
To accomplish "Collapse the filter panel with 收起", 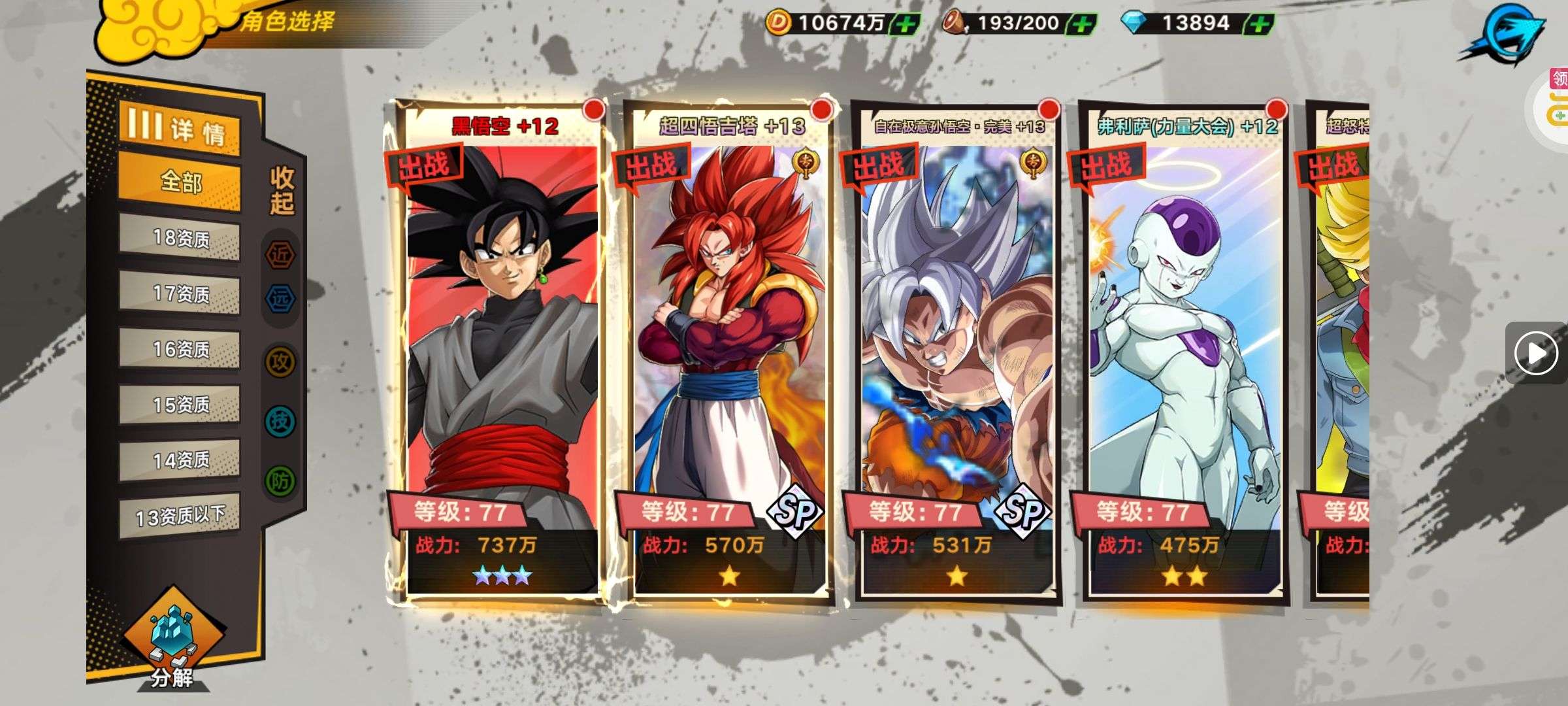I will pyautogui.click(x=282, y=190).
